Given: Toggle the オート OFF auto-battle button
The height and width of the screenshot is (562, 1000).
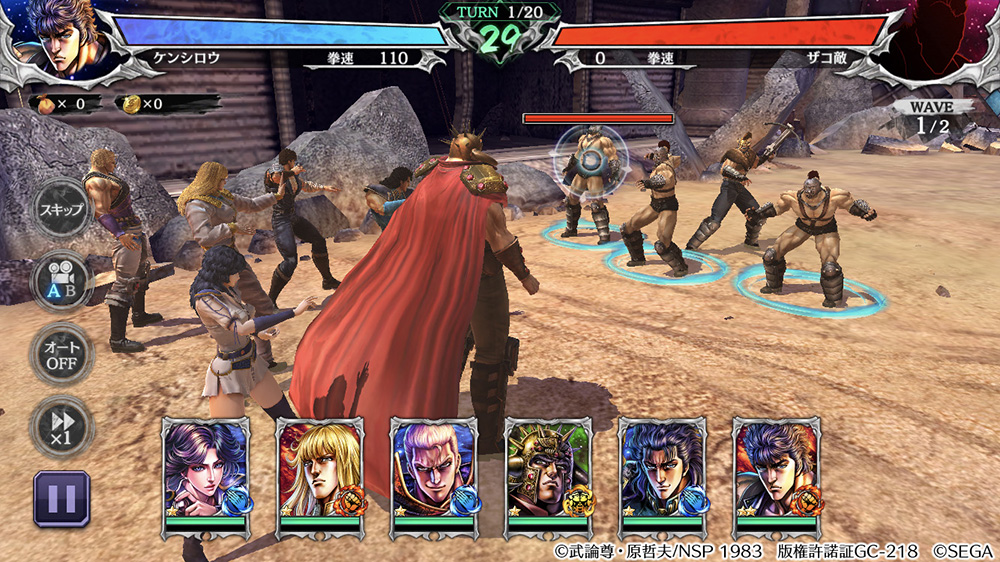Looking at the screenshot, I should (x=61, y=353).
